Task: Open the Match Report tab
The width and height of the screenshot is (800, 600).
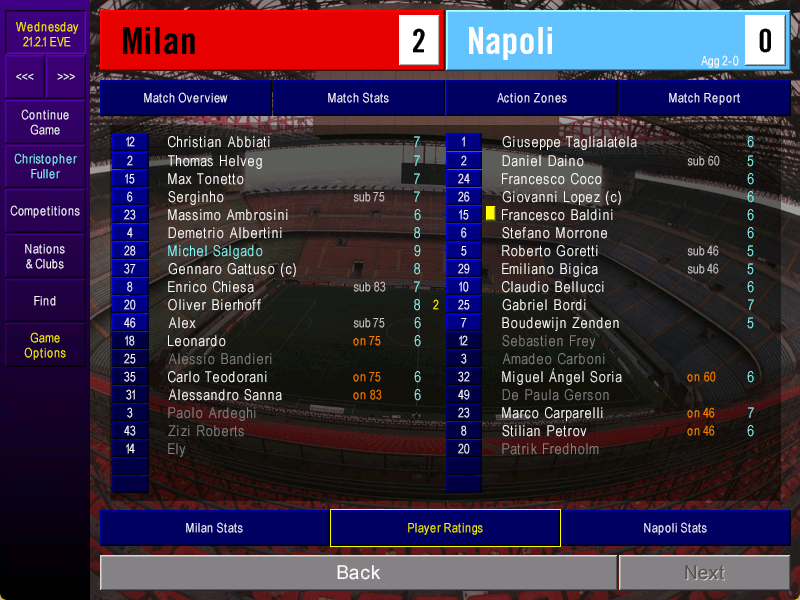Action: point(704,98)
